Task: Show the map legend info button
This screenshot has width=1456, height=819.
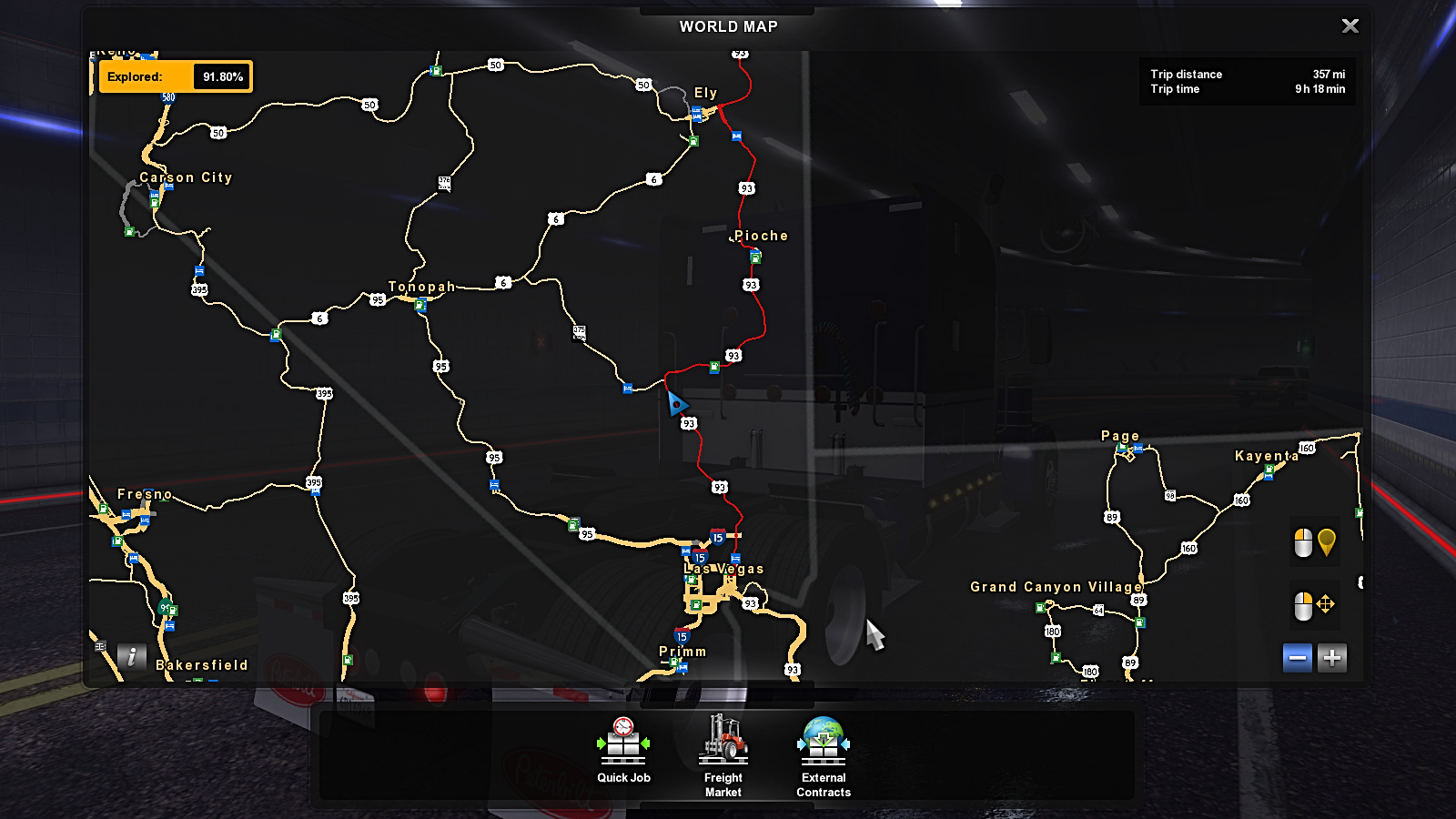Action: (x=132, y=656)
